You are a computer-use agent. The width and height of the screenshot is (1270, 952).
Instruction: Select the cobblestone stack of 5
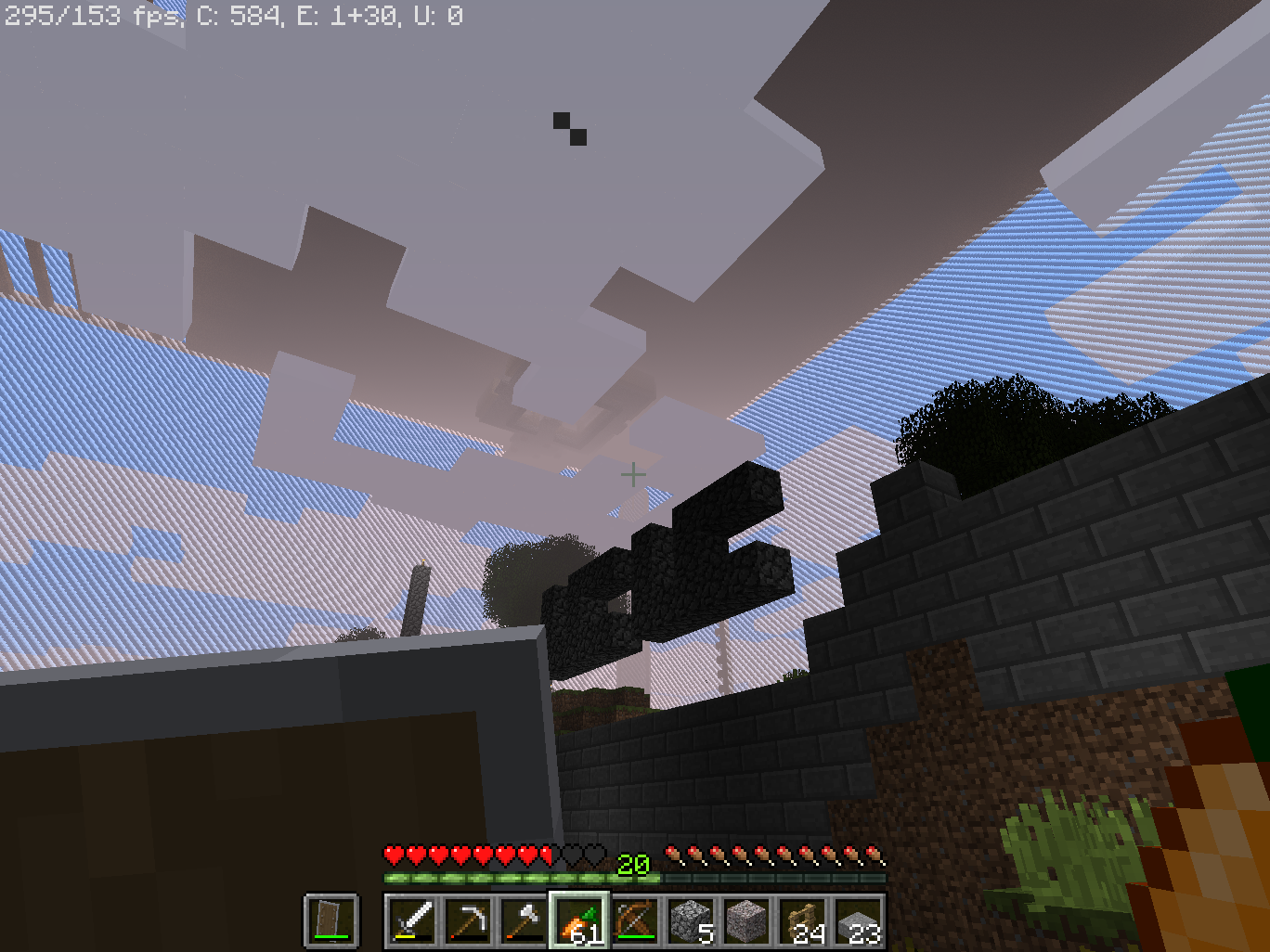(x=692, y=921)
